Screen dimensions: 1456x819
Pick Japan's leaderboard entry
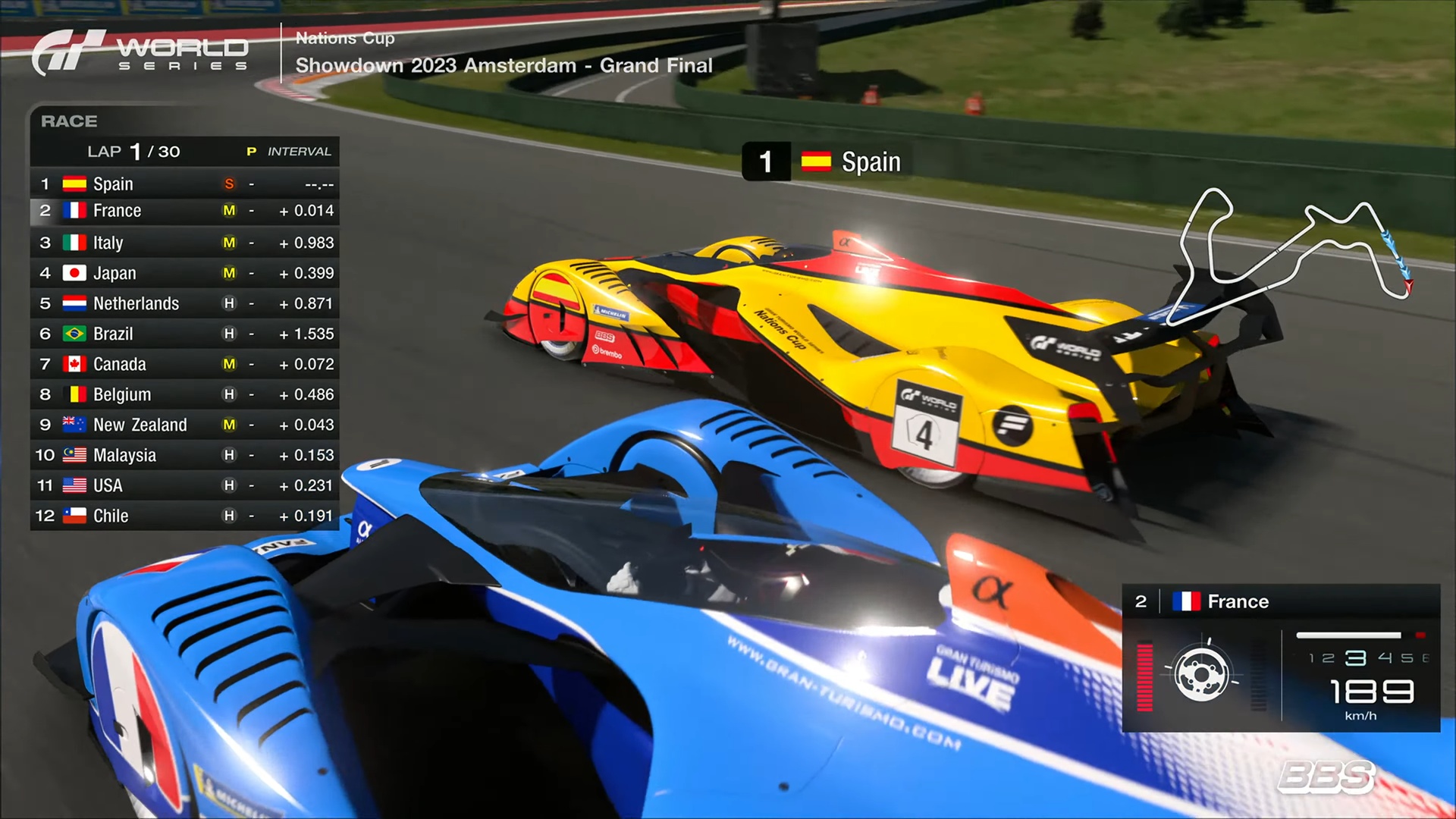(184, 273)
